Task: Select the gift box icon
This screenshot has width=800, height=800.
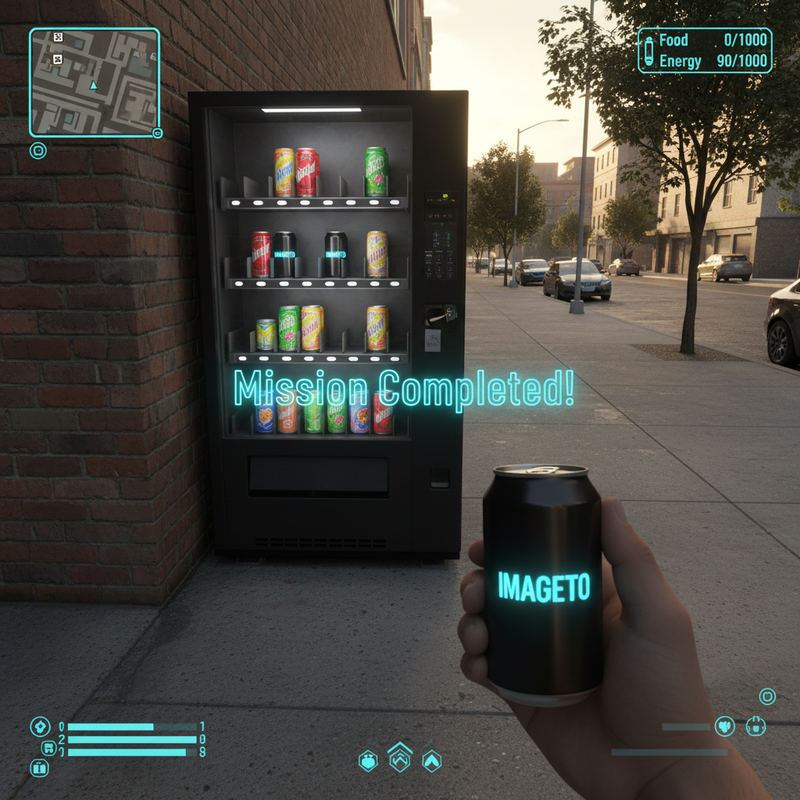Action: [x=40, y=768]
